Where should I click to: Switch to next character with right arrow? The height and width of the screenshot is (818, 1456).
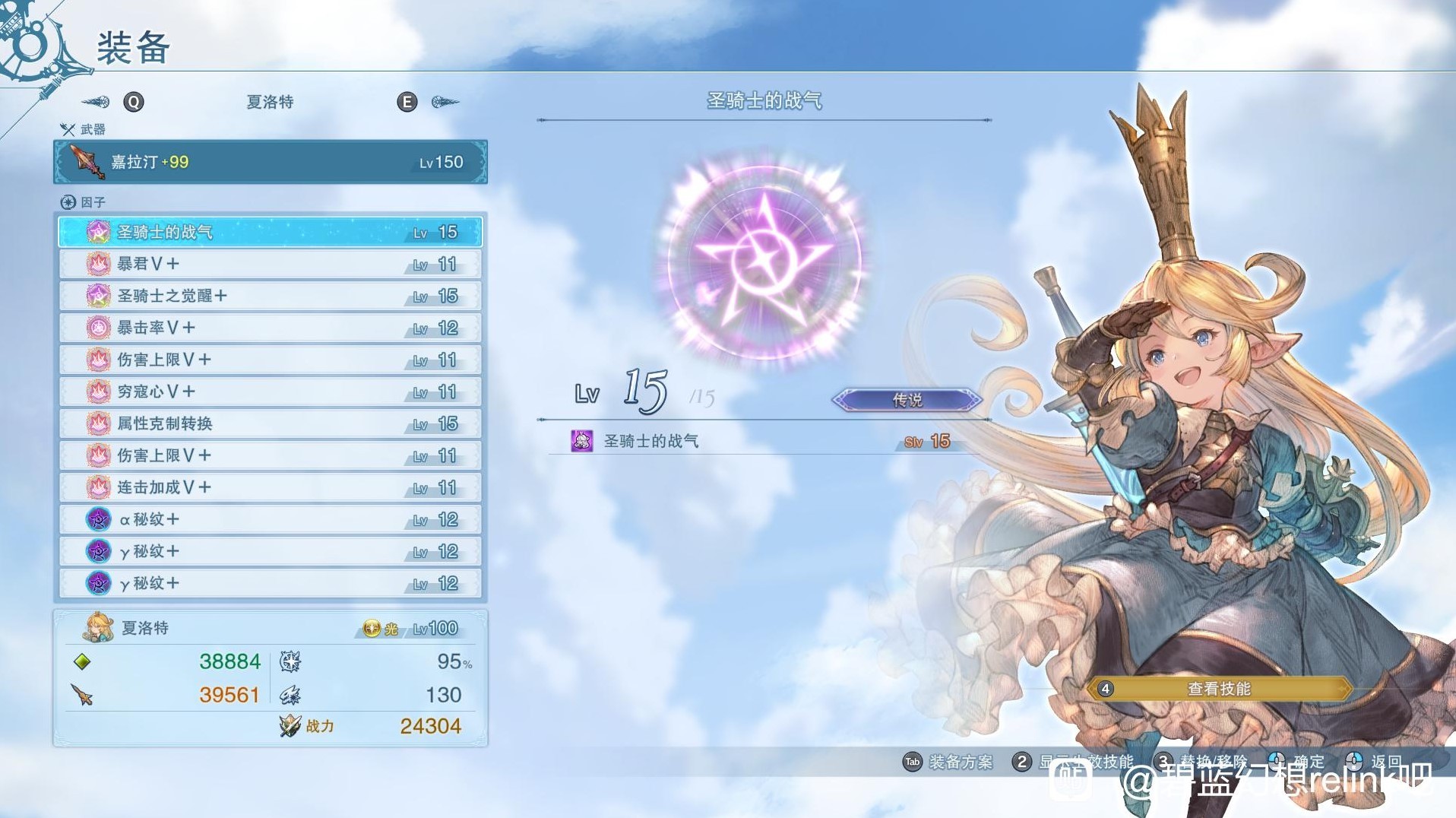tap(445, 102)
